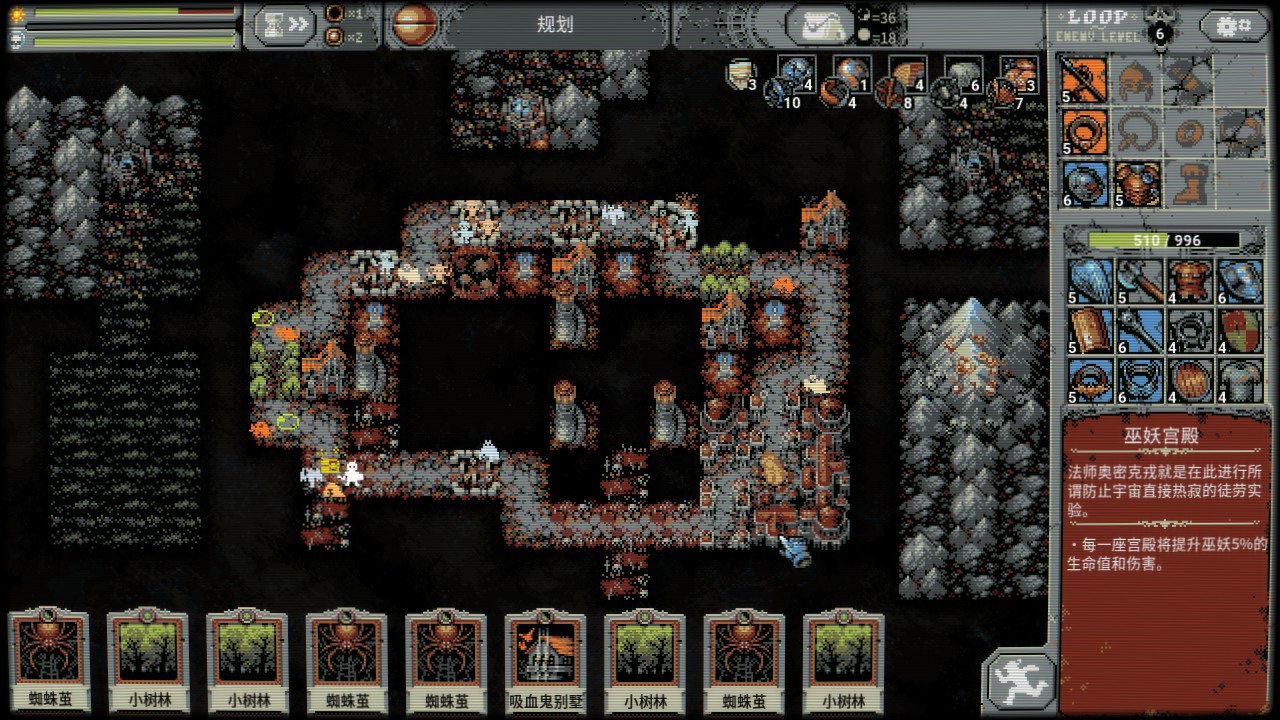This screenshot has height=720, width=1280.
Task: Select the equipped spear weapon slot
Action: [x=1085, y=78]
